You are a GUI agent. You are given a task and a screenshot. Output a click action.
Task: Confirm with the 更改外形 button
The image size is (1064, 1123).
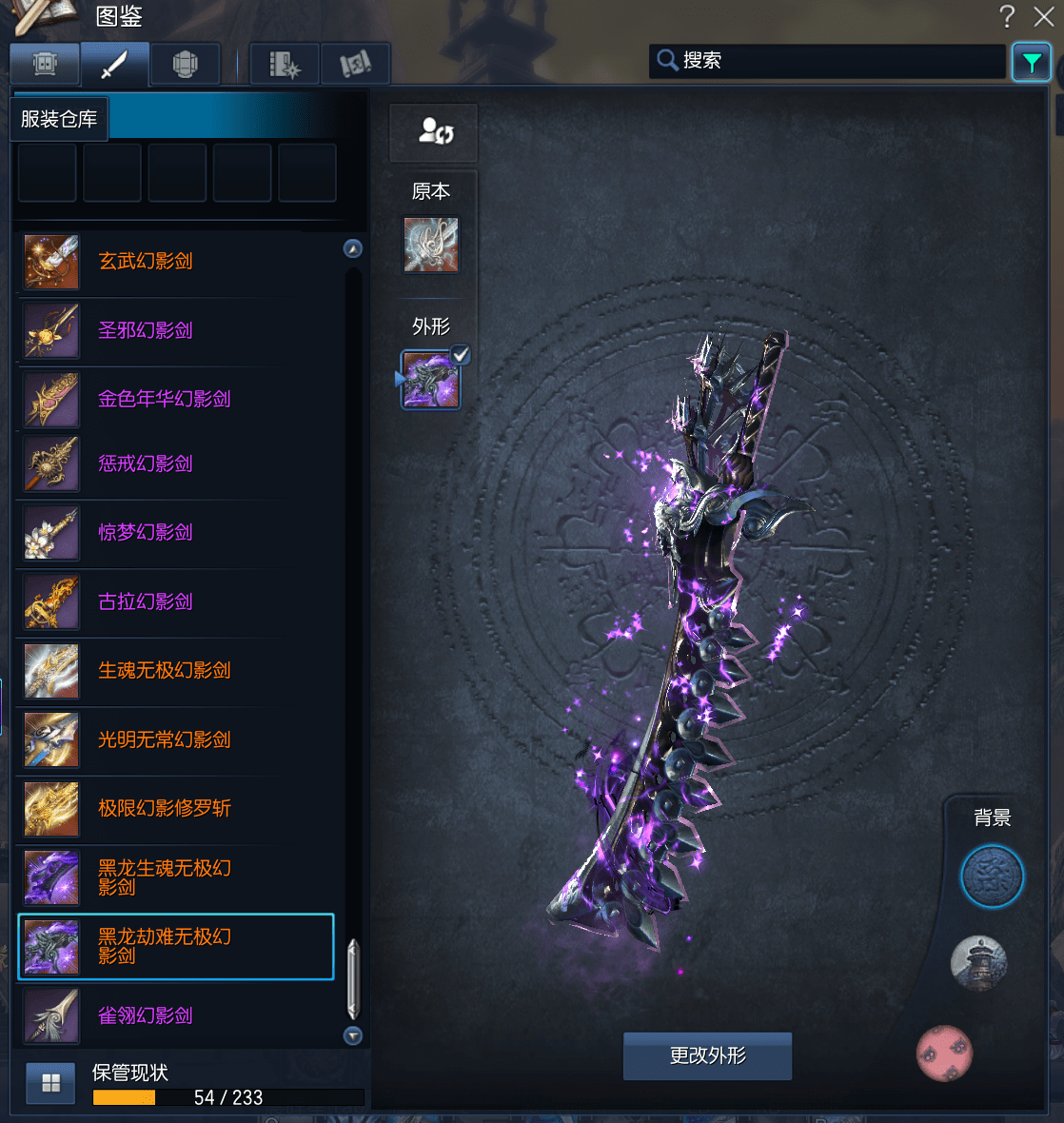coord(707,1056)
